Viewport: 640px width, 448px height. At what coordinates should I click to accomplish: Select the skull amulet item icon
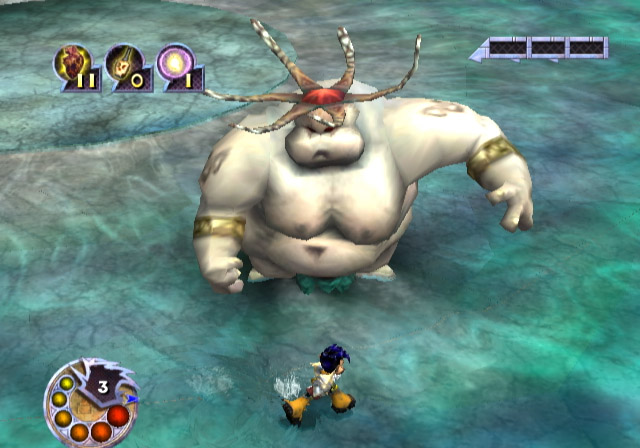[x=123, y=63]
